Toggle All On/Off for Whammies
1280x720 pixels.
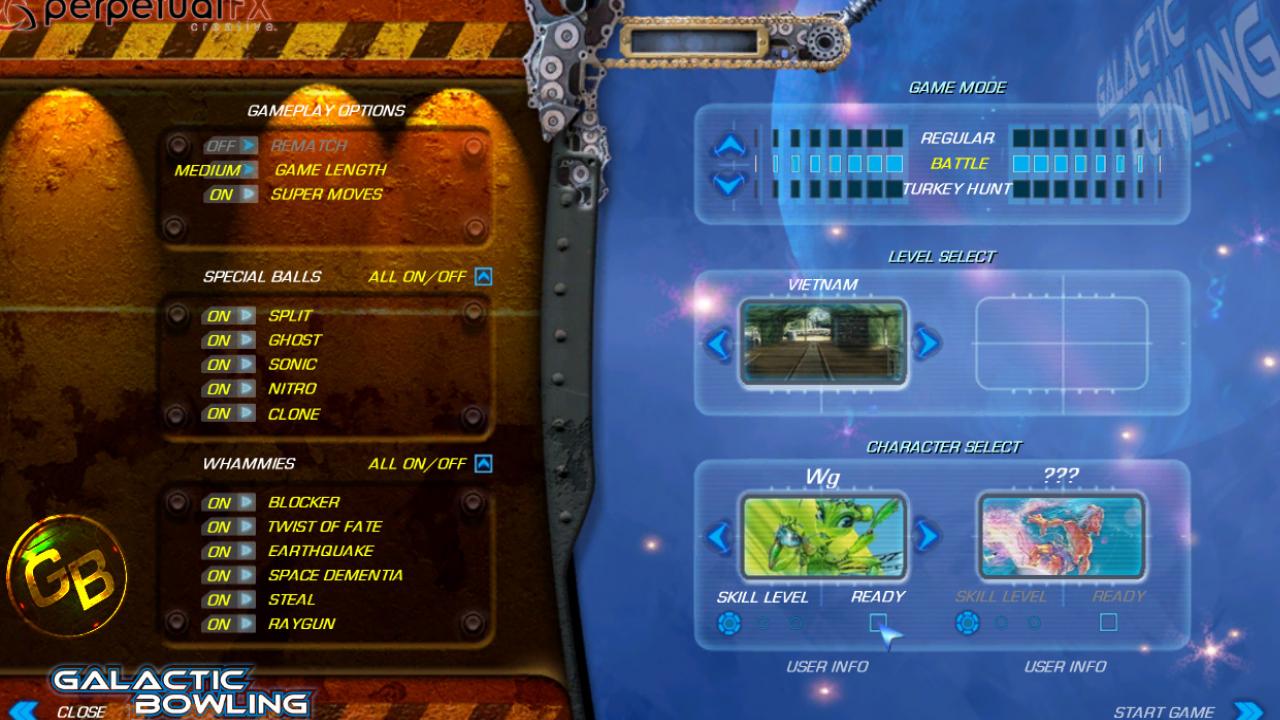click(482, 462)
